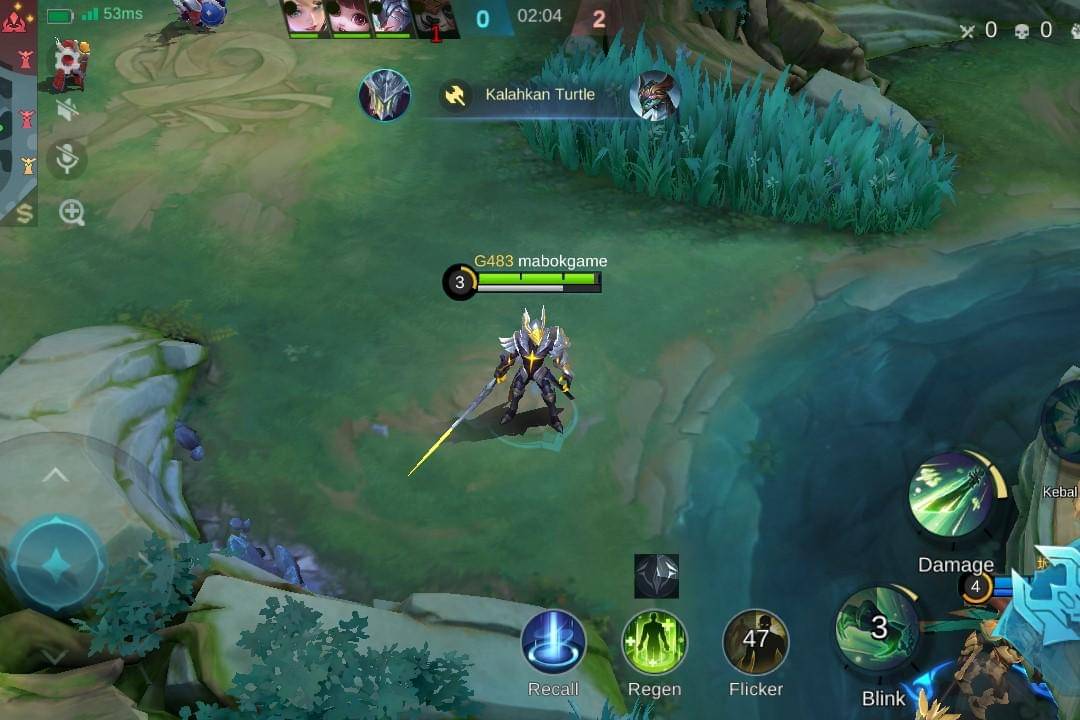
Task: Toggle the muted speaker icon
Action: [68, 109]
